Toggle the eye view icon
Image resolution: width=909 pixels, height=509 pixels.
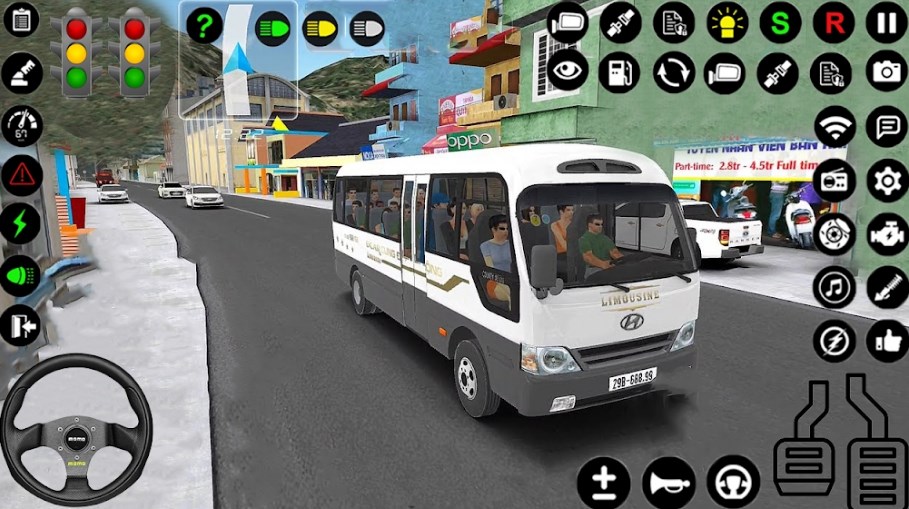567,72
